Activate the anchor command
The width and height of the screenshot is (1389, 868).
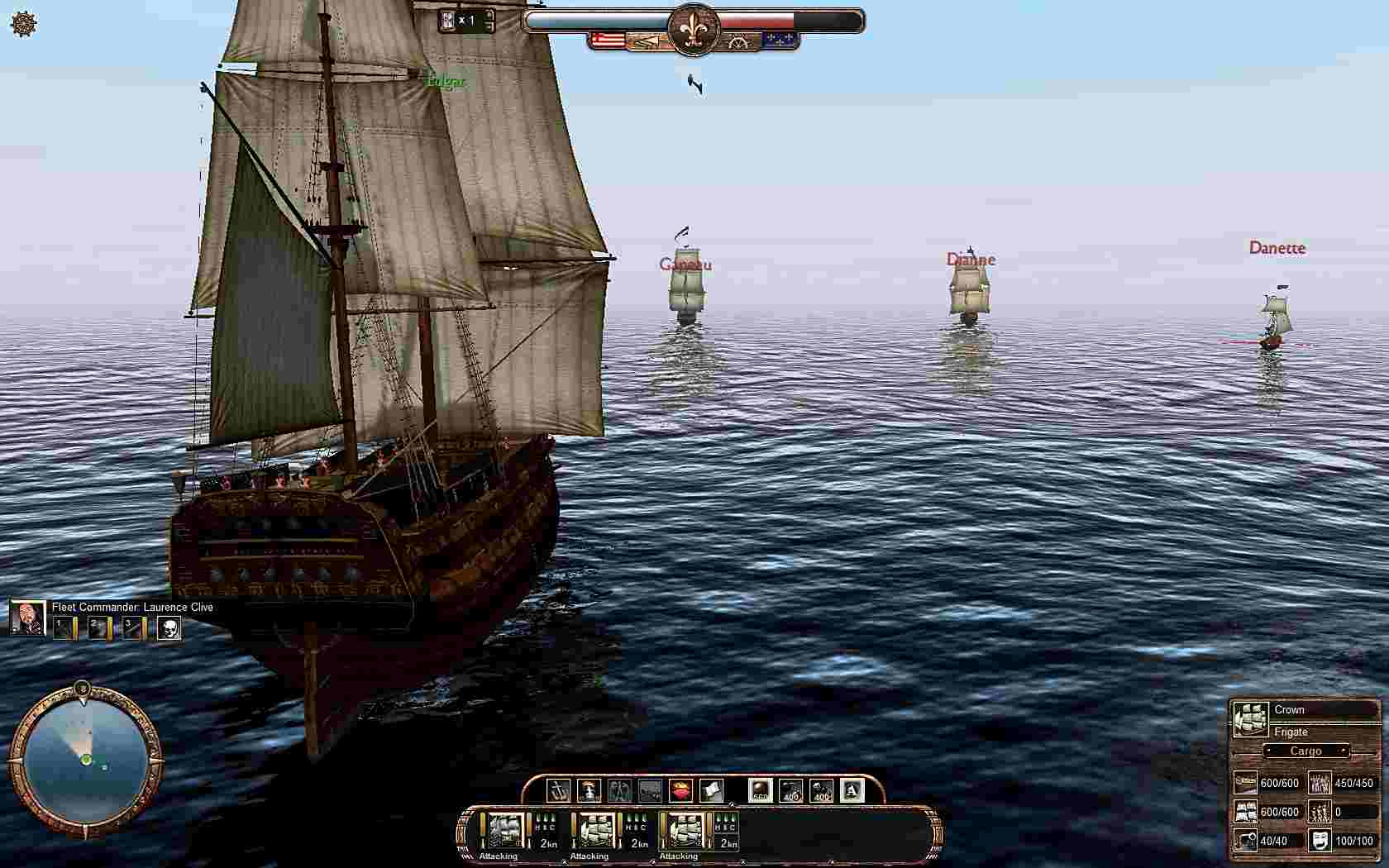559,790
